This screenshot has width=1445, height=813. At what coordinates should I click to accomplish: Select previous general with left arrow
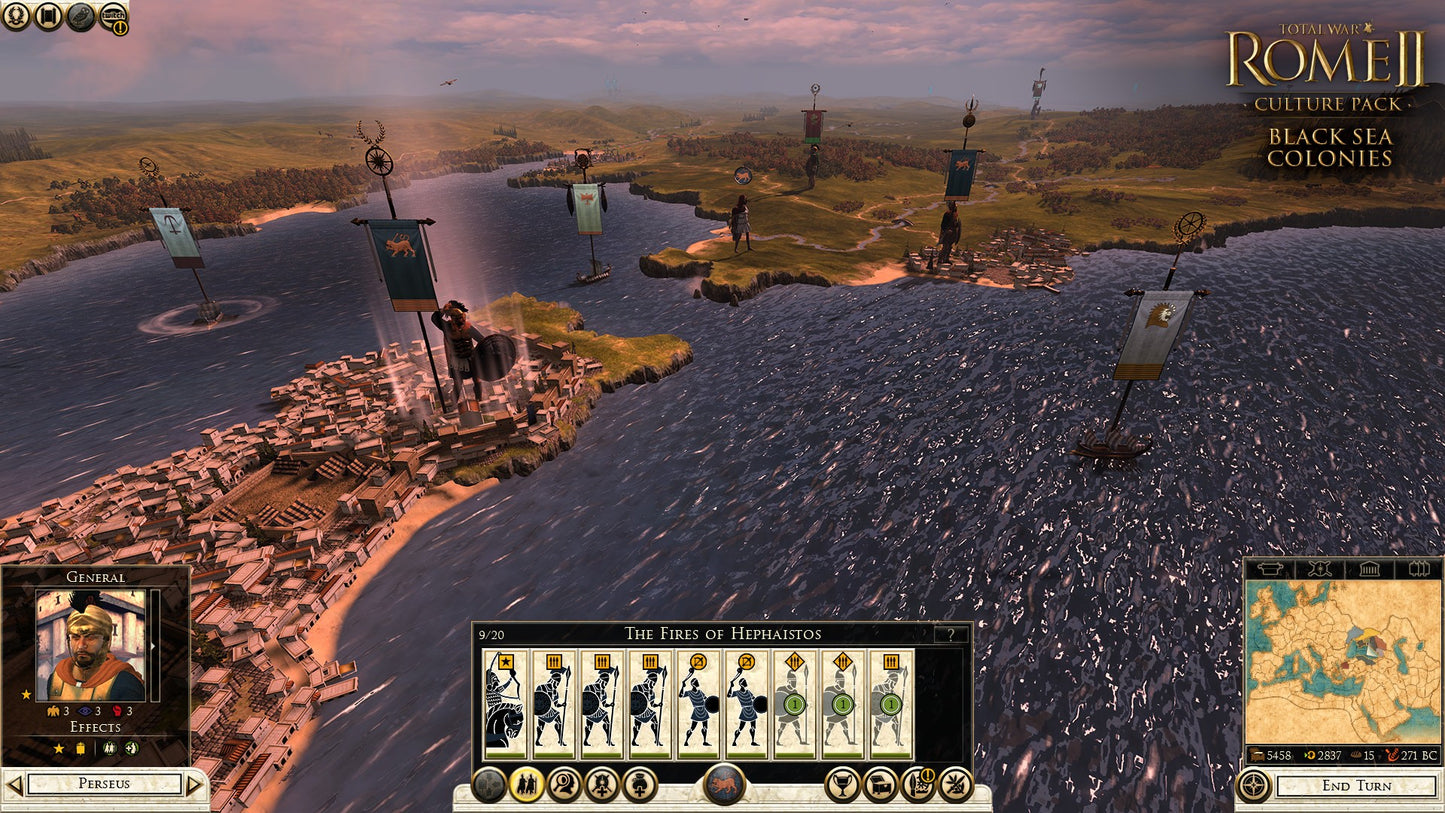13,784
